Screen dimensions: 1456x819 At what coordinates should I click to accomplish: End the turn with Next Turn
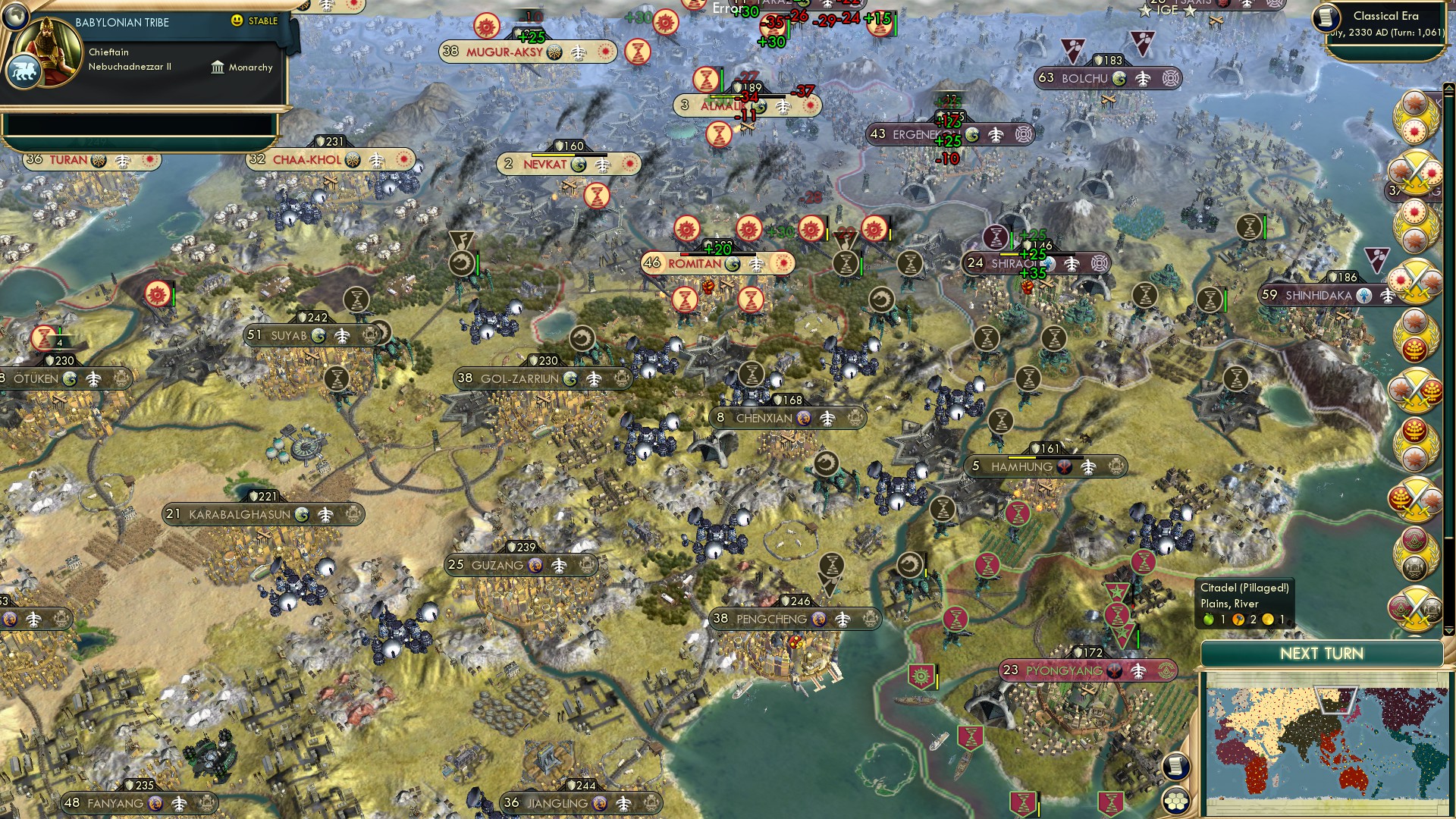click(x=1321, y=654)
